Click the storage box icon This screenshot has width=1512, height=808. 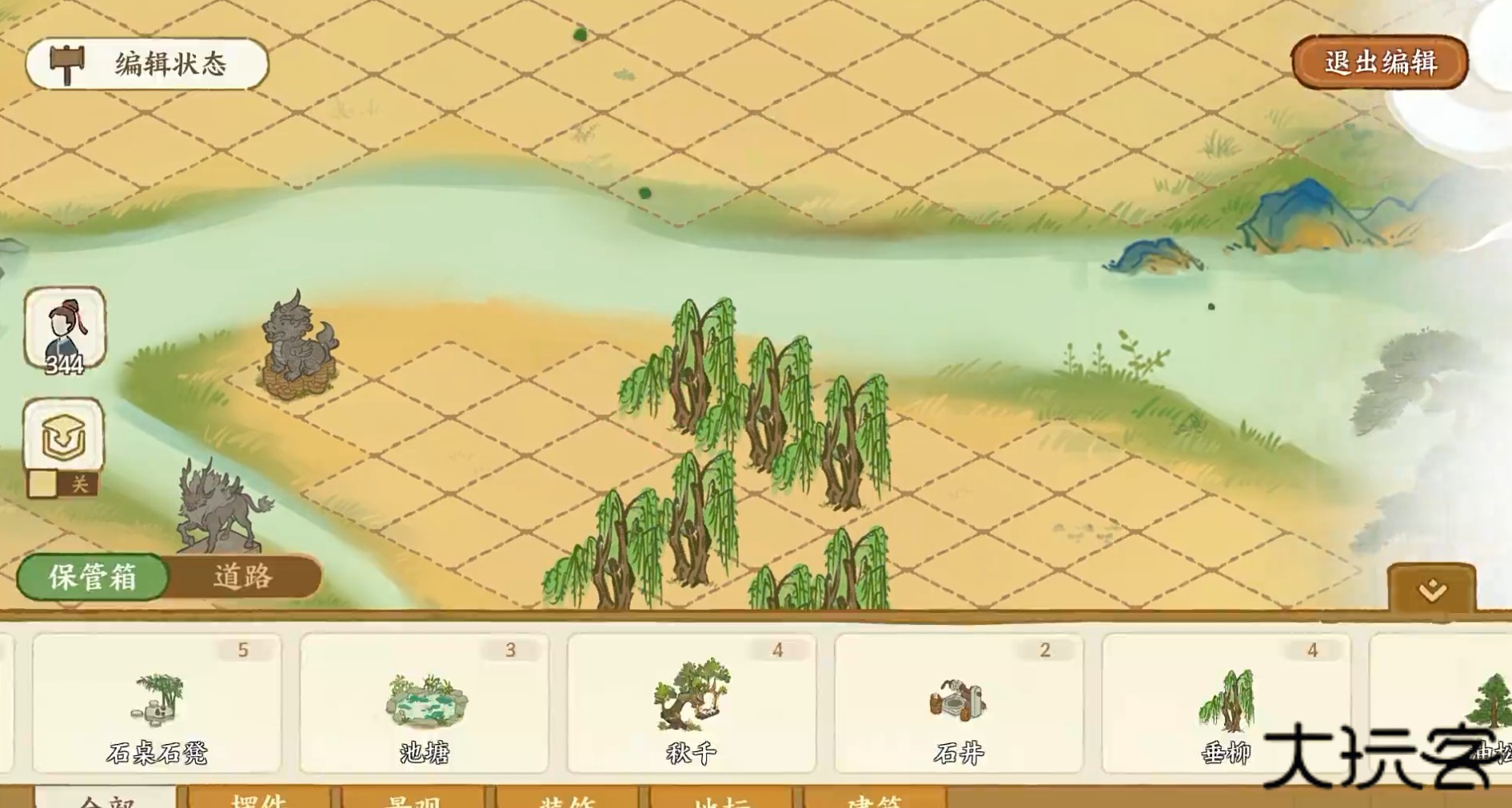(64, 435)
